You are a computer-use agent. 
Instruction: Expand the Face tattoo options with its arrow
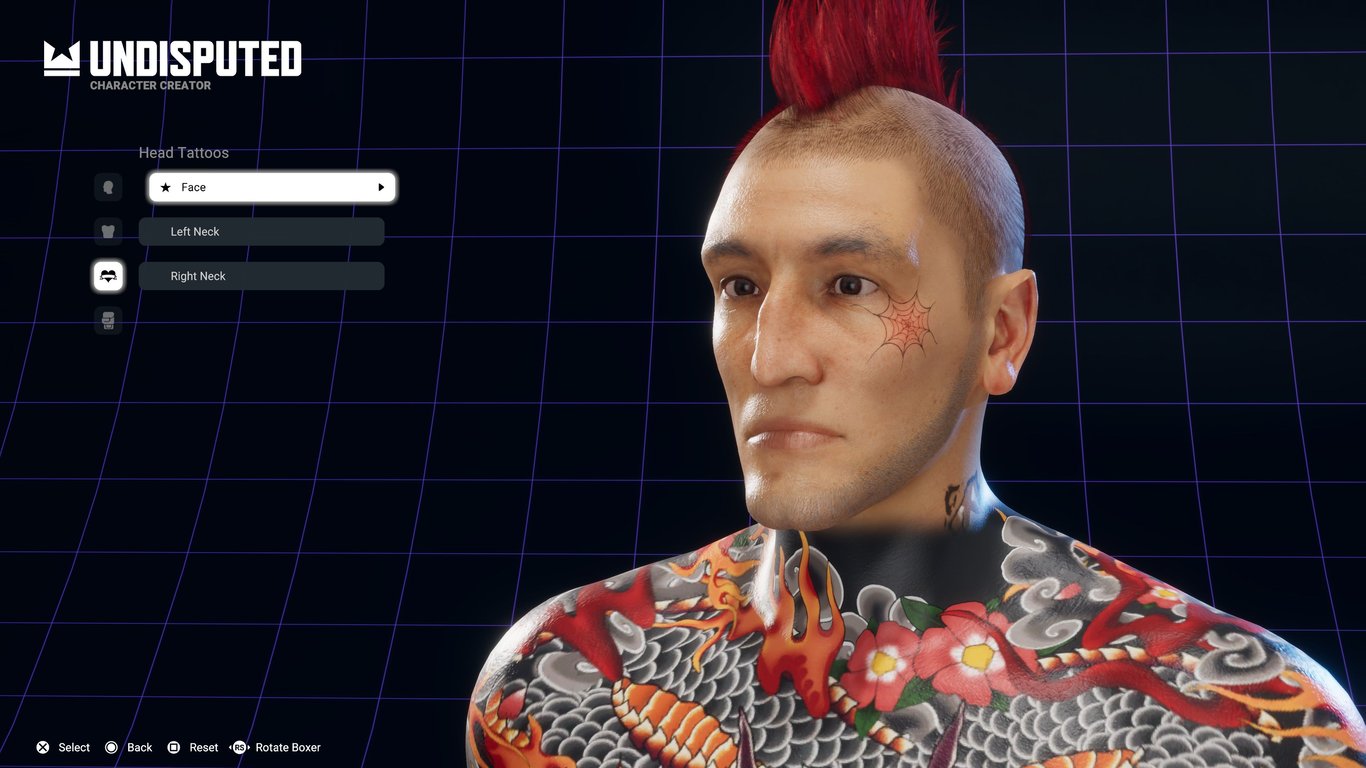(x=381, y=187)
